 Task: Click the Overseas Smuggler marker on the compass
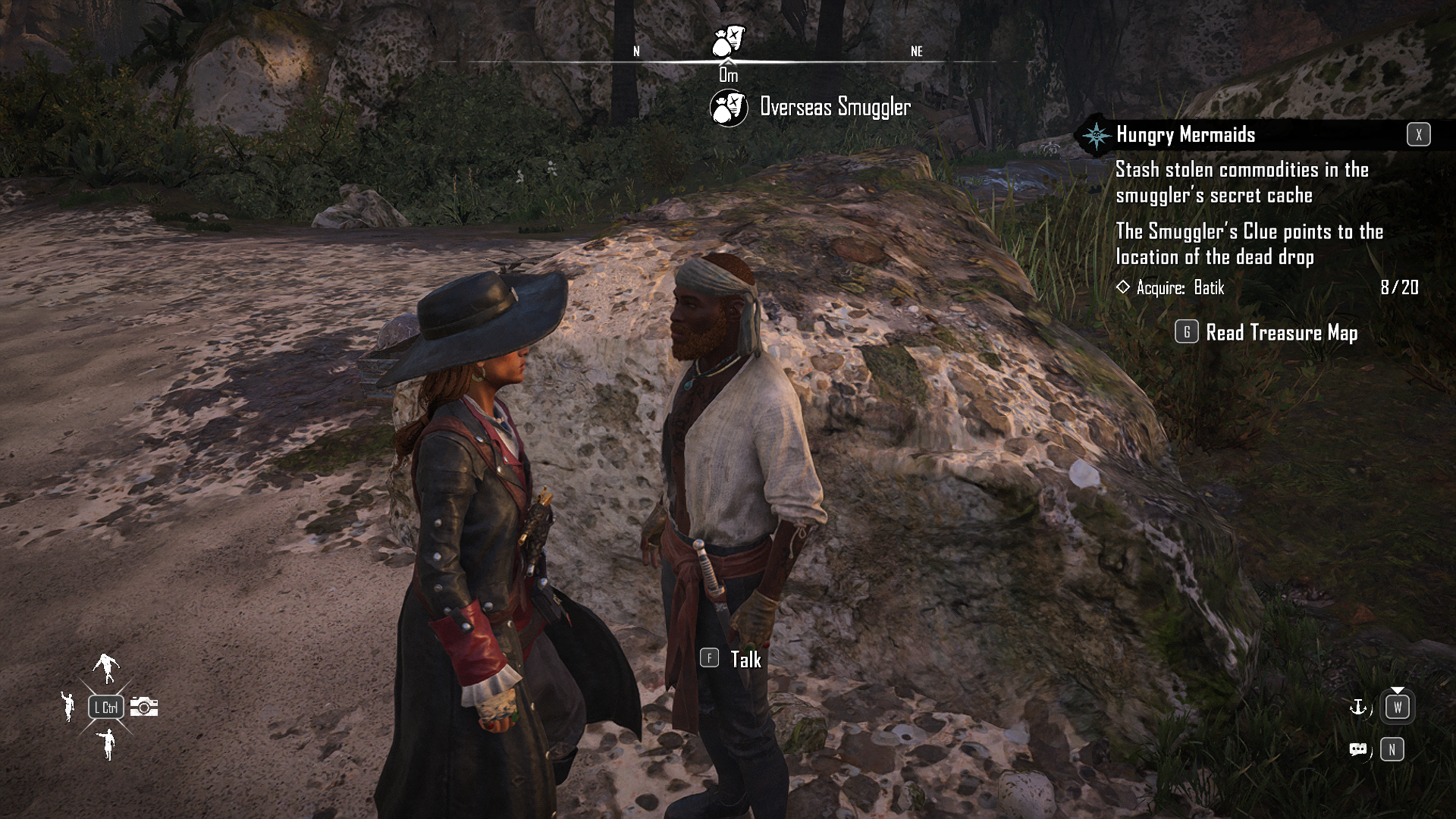pos(728,41)
